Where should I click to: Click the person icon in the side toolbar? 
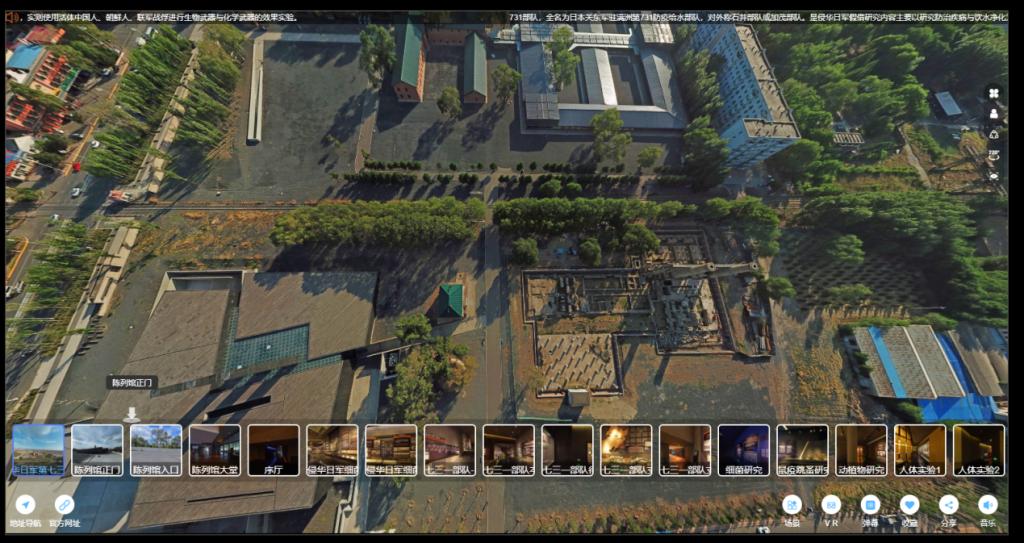tap(994, 114)
